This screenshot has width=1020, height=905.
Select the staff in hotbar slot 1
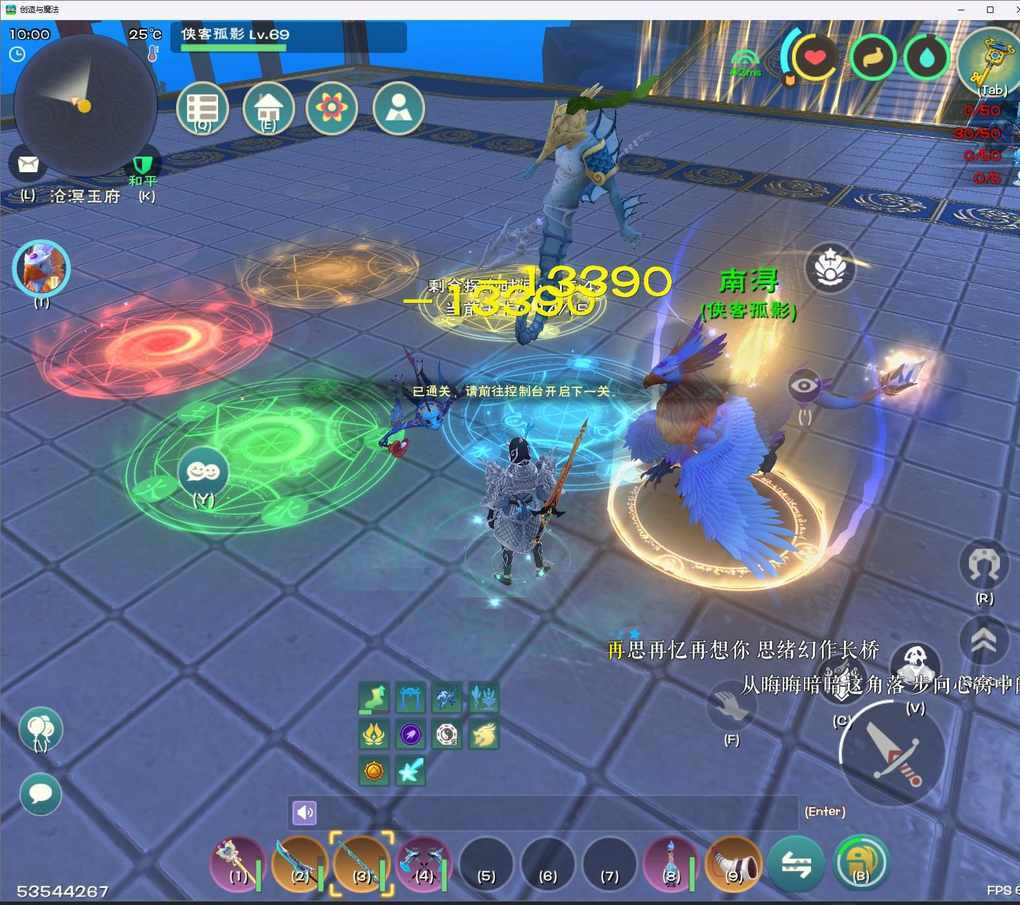pos(238,862)
